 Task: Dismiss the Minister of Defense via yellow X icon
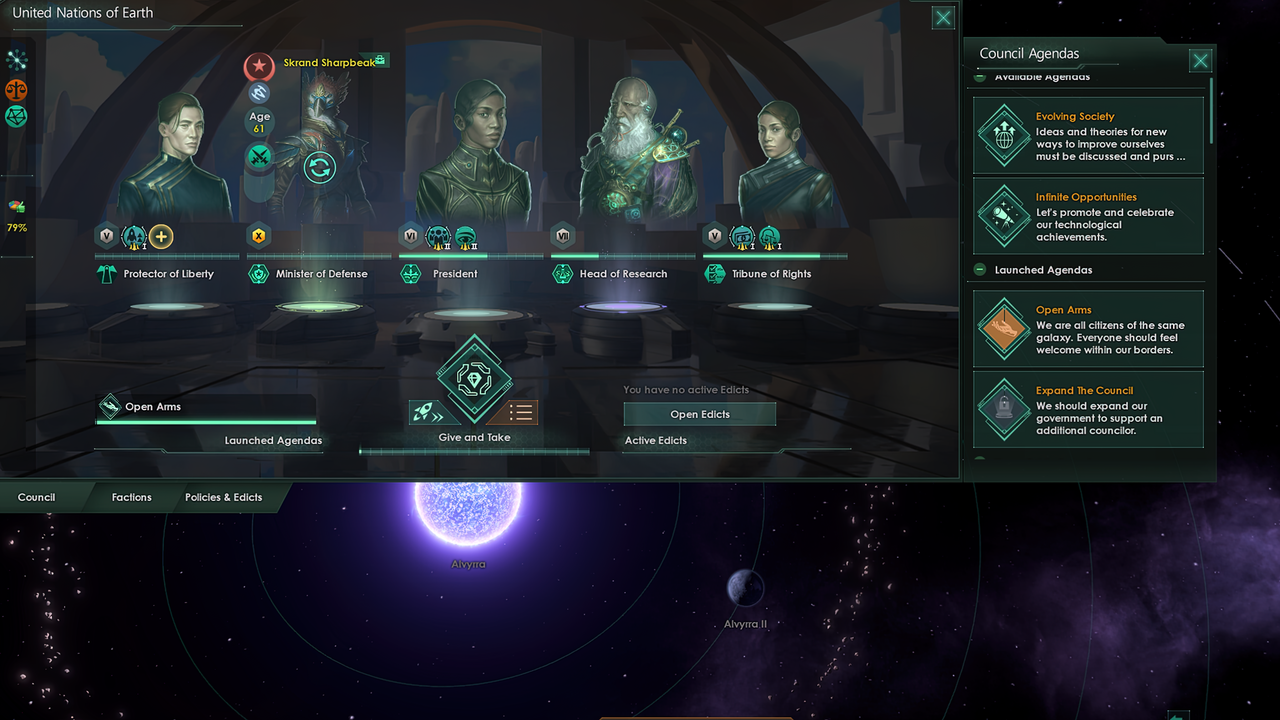point(258,235)
